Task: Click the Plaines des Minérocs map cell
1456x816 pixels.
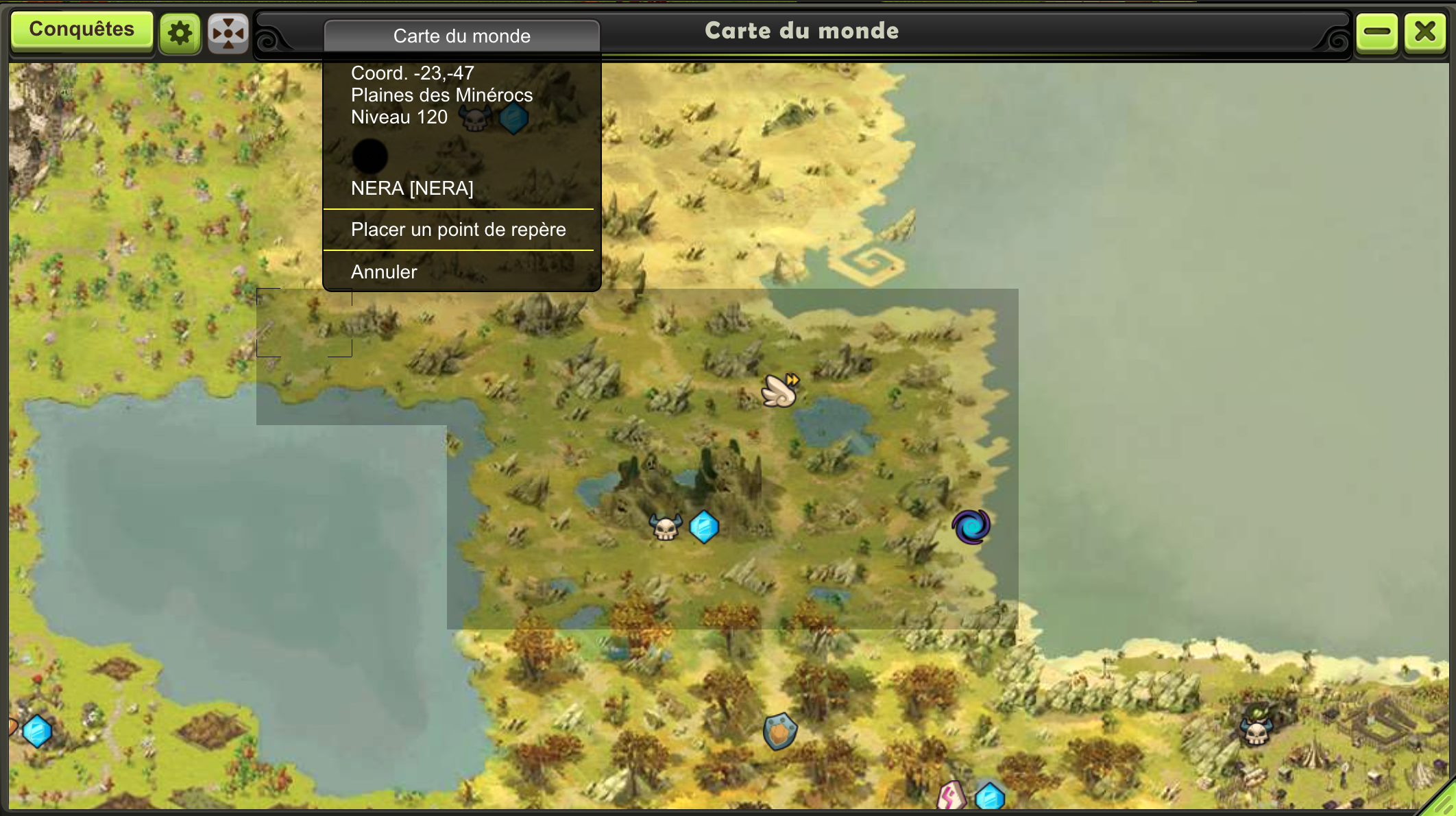Action: [x=304, y=322]
